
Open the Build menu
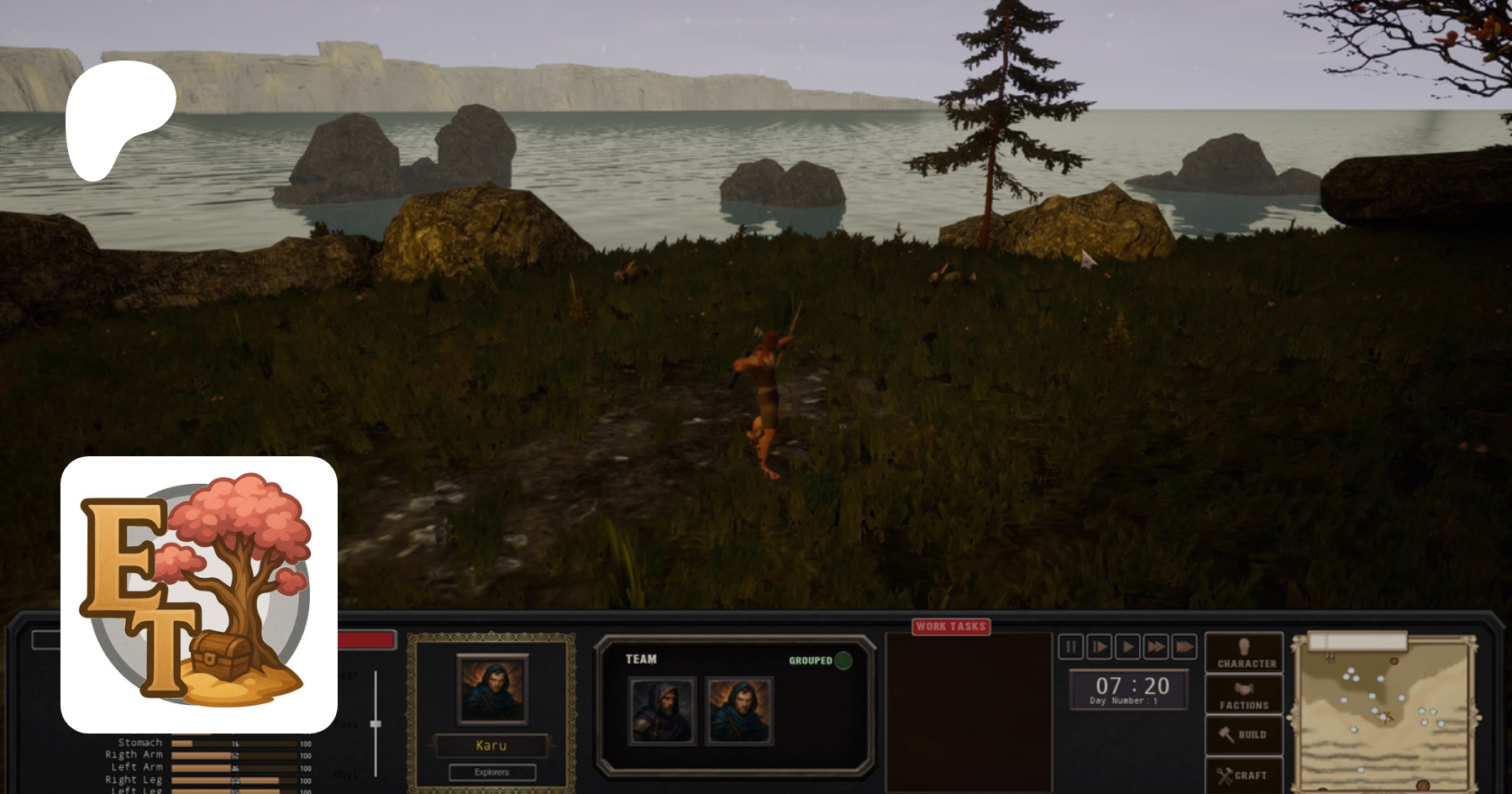point(1244,734)
